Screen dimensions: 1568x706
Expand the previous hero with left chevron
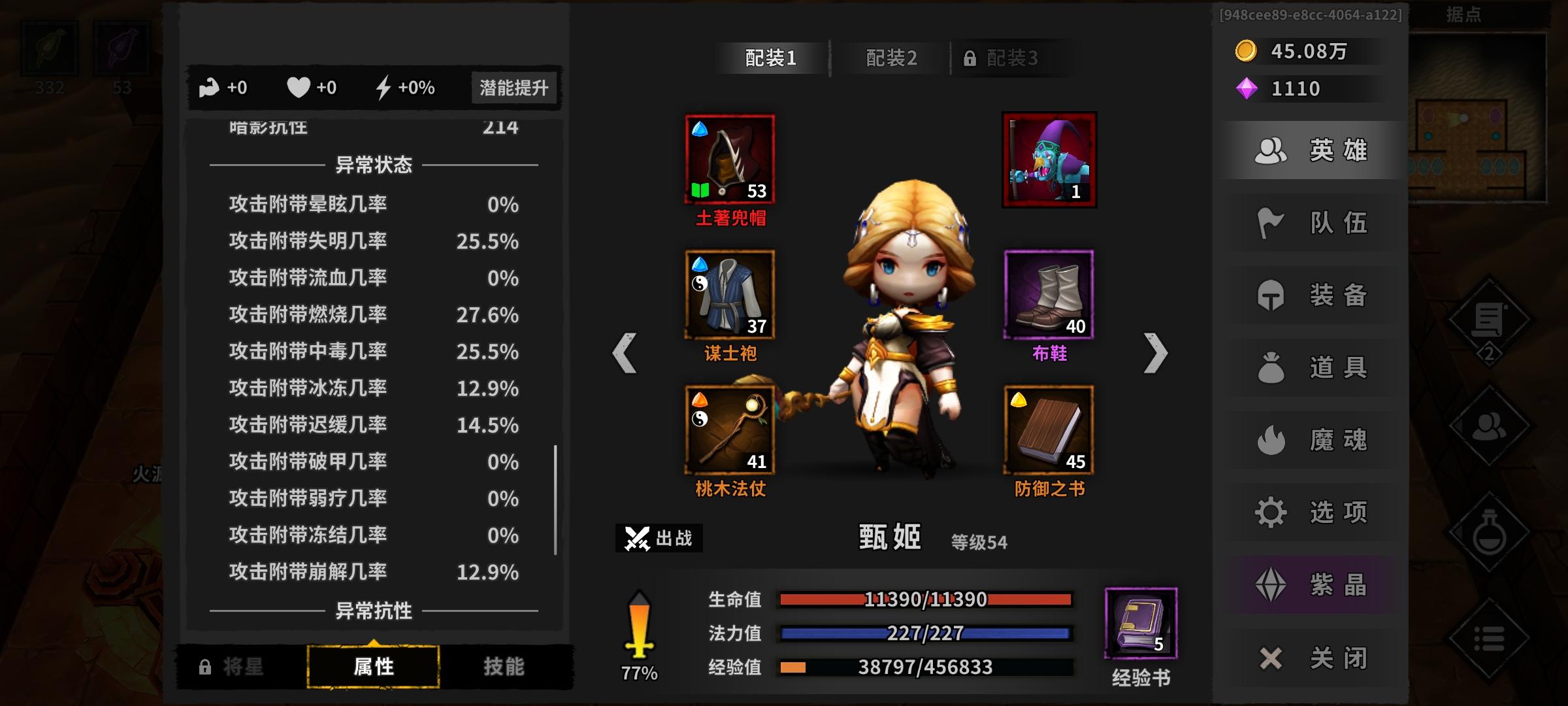click(625, 352)
